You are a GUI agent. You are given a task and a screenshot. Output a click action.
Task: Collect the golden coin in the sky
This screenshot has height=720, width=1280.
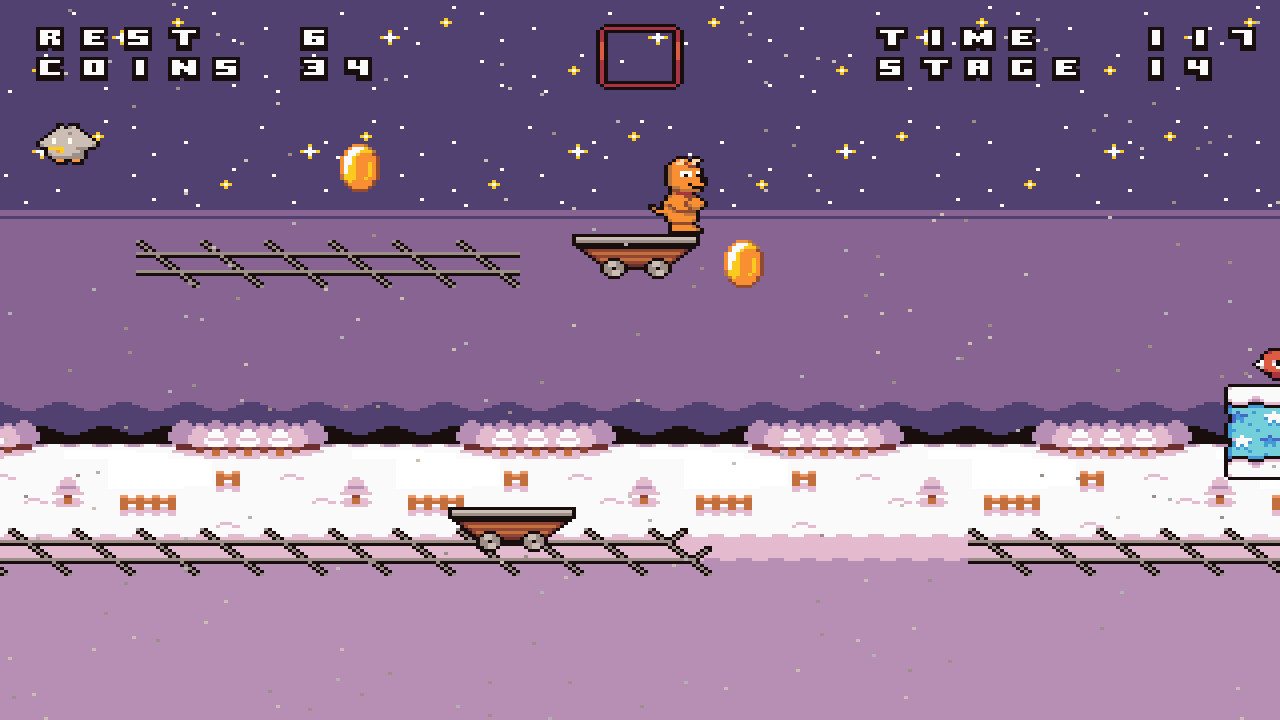[x=357, y=166]
